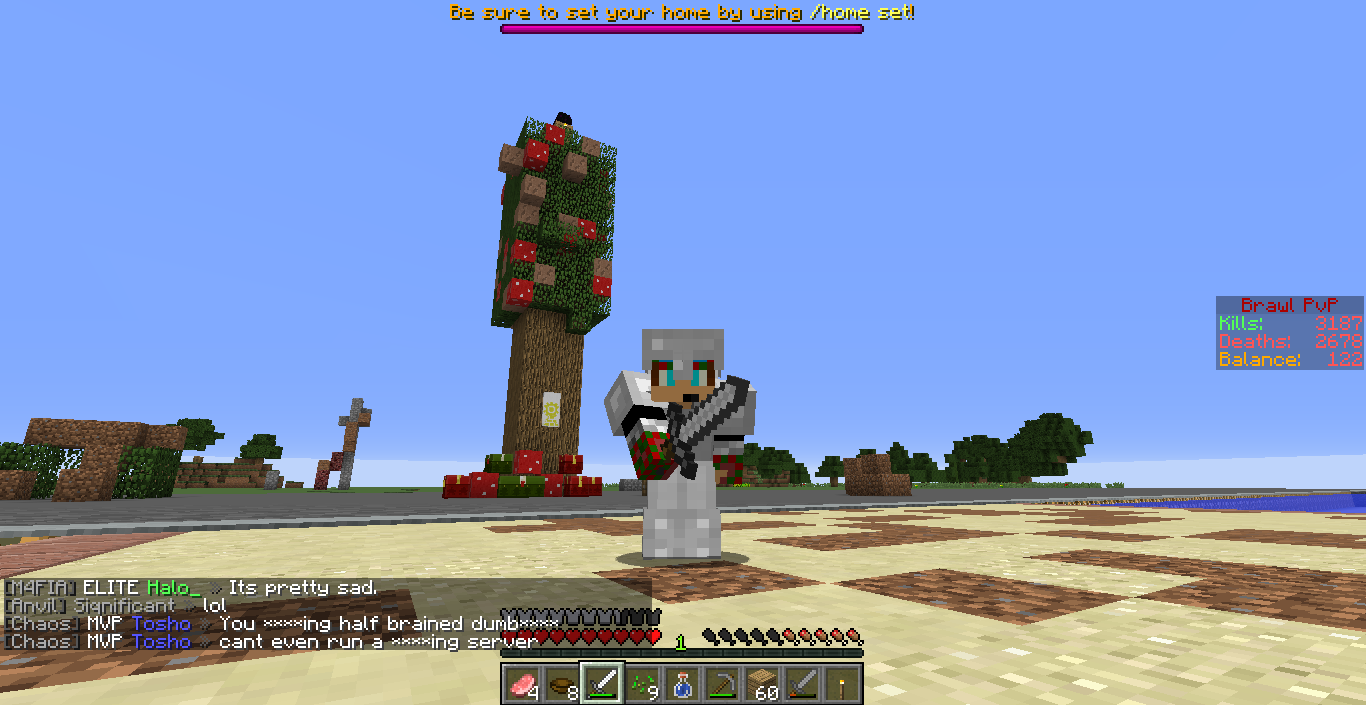Select the green seeds hotbar slot
1366x705 pixels.
(x=642, y=684)
